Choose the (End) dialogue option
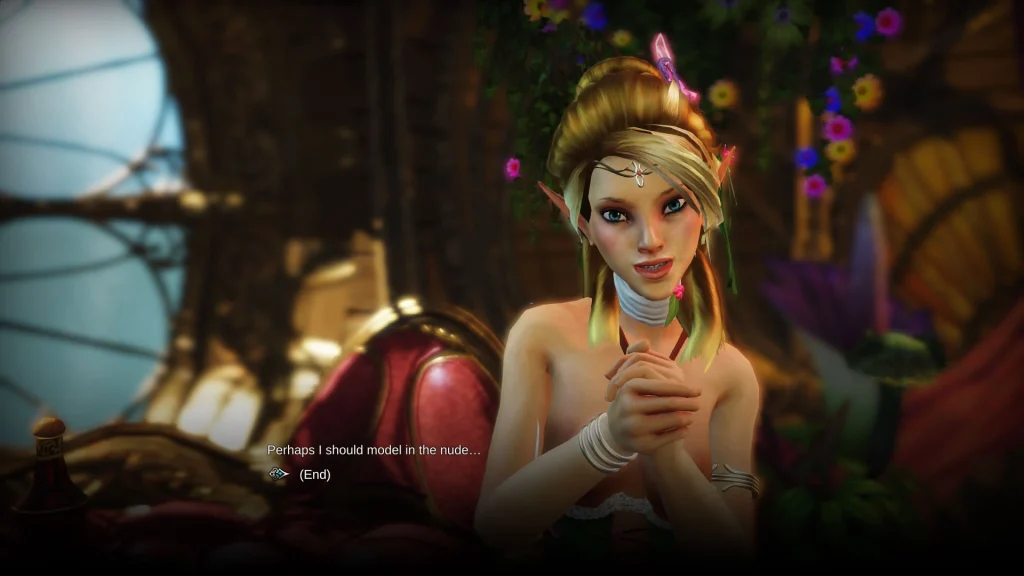The height and width of the screenshot is (576, 1024). (x=314, y=474)
